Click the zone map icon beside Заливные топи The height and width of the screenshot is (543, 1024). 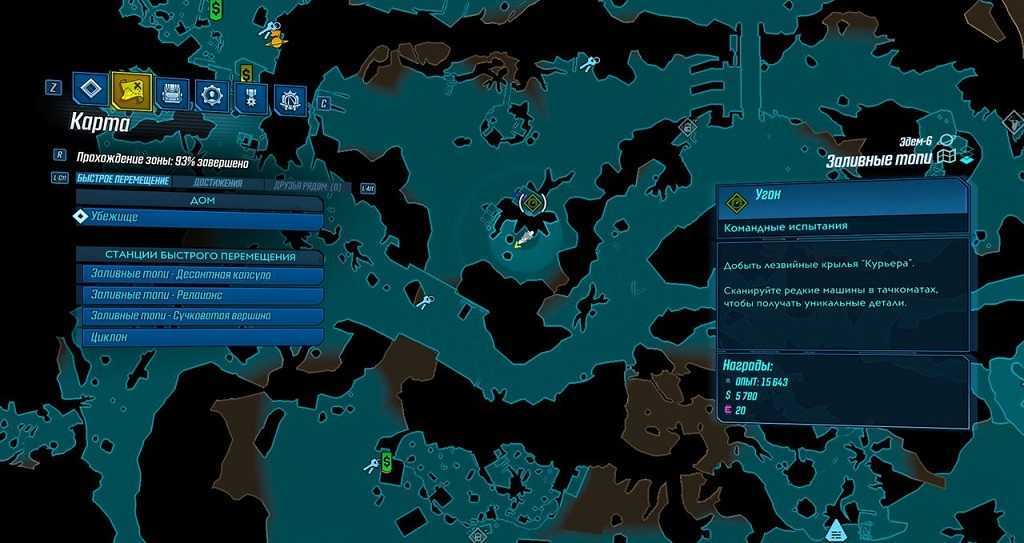pos(946,158)
